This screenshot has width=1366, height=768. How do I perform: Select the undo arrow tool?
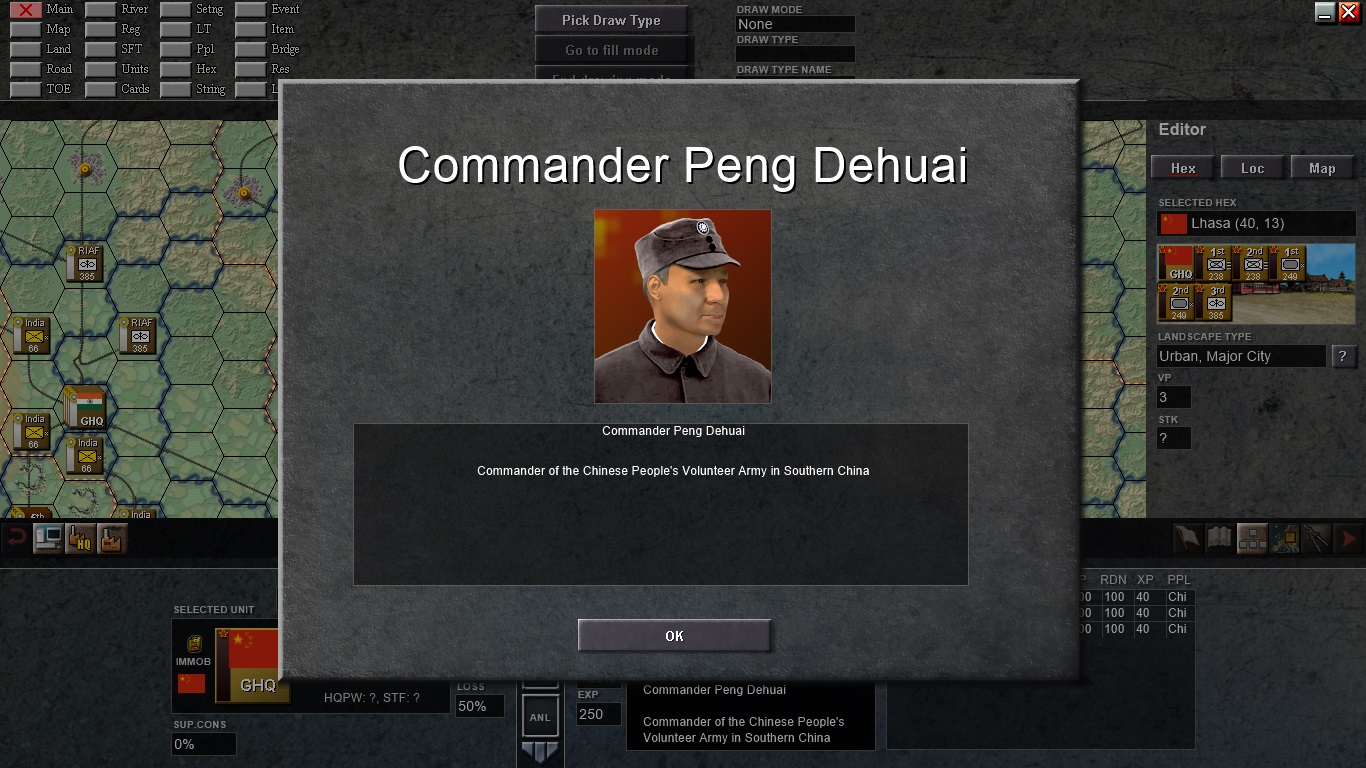15,538
